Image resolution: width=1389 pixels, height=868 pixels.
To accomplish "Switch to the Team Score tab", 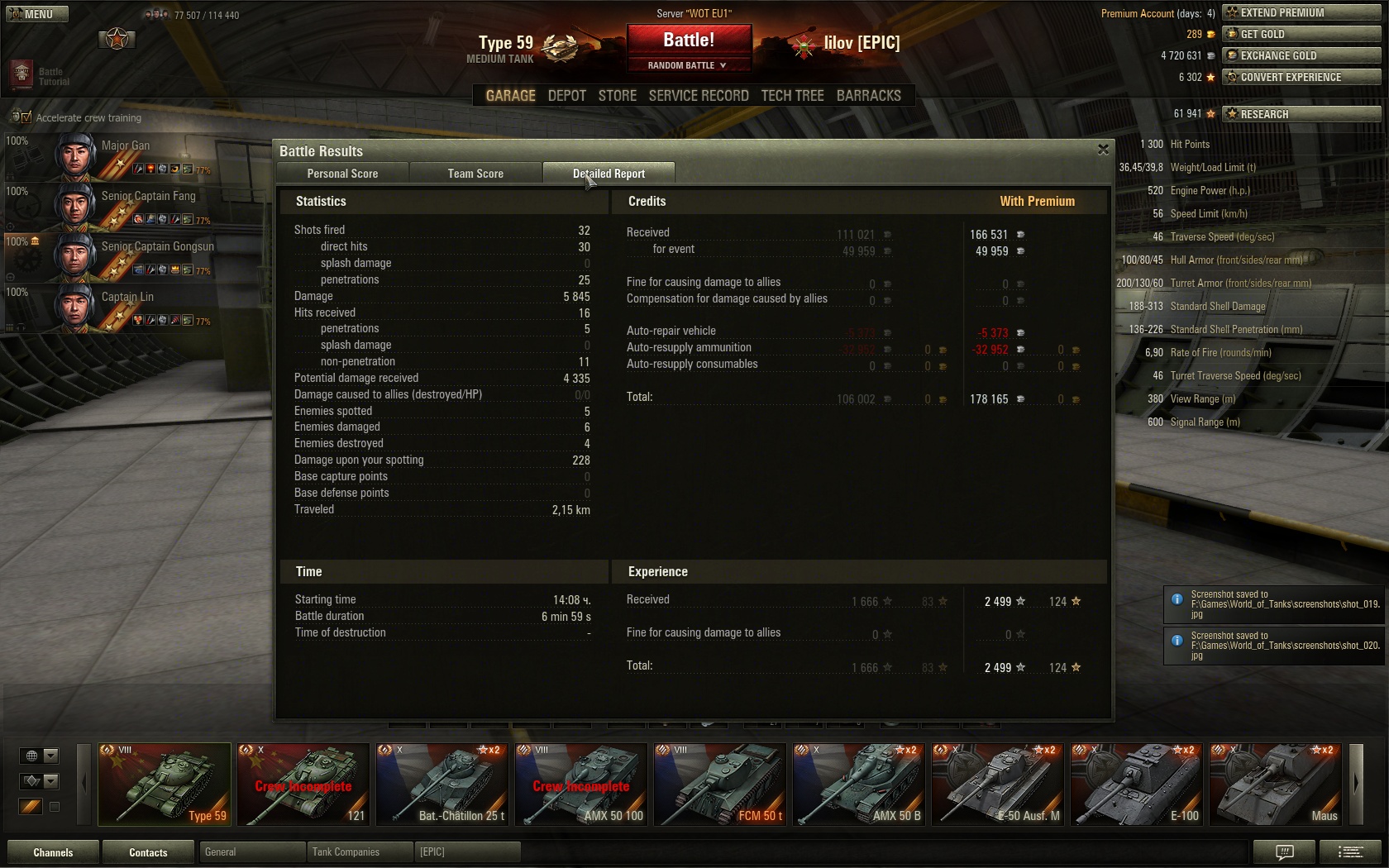I will 475,174.
